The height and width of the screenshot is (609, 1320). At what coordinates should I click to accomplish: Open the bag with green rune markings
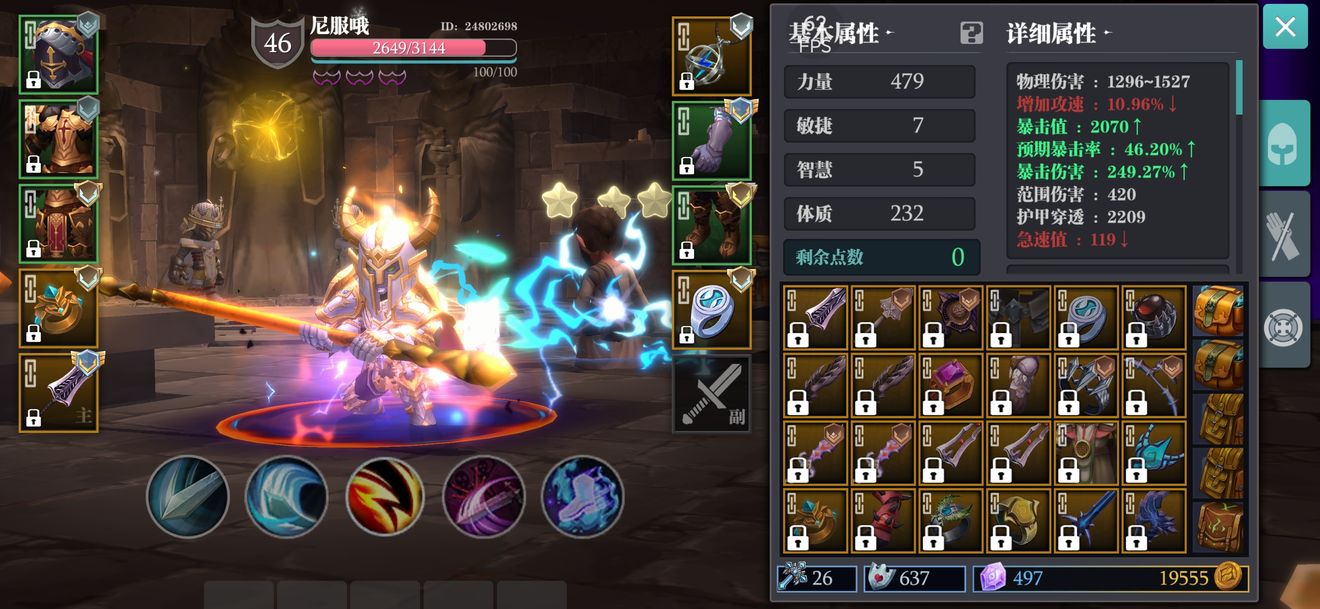[1220, 527]
